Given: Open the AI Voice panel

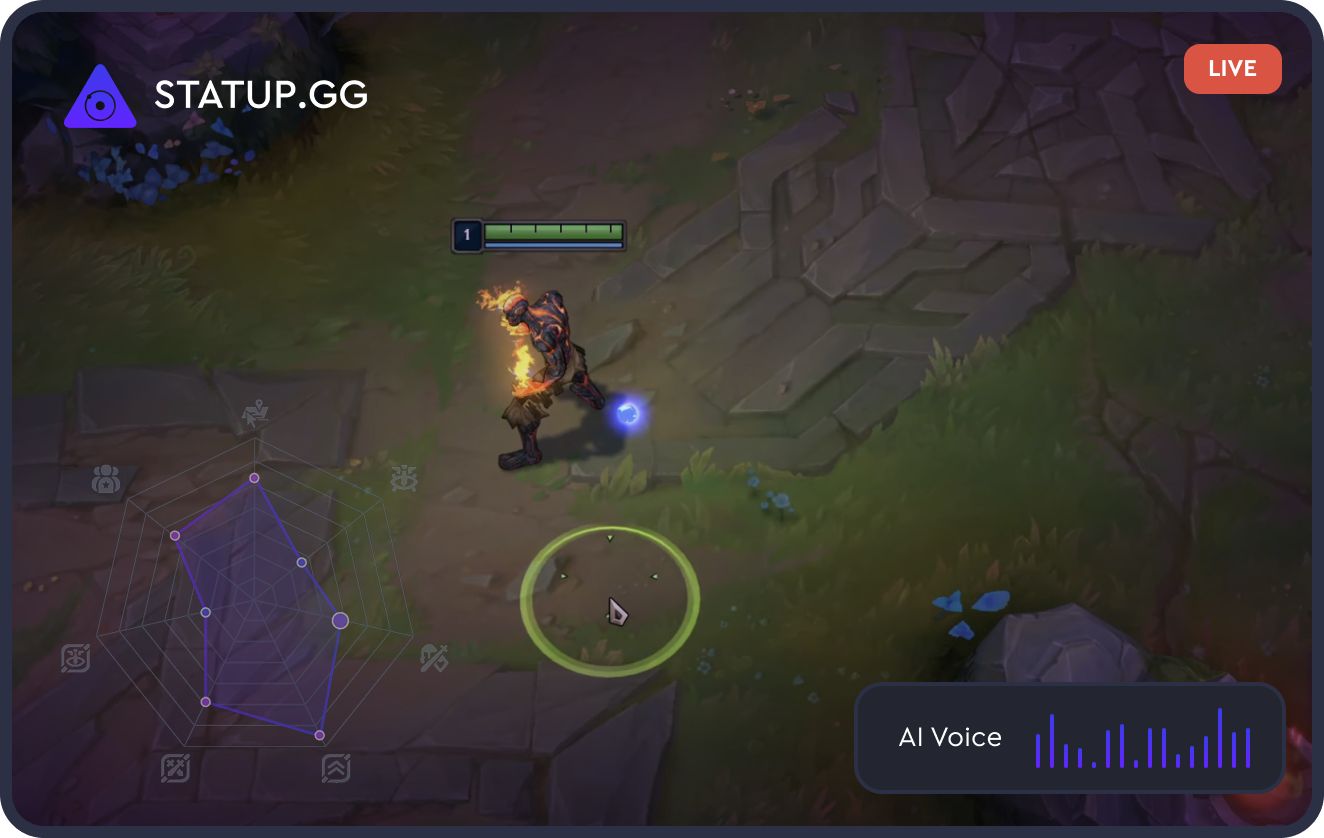Looking at the screenshot, I should 1068,738.
